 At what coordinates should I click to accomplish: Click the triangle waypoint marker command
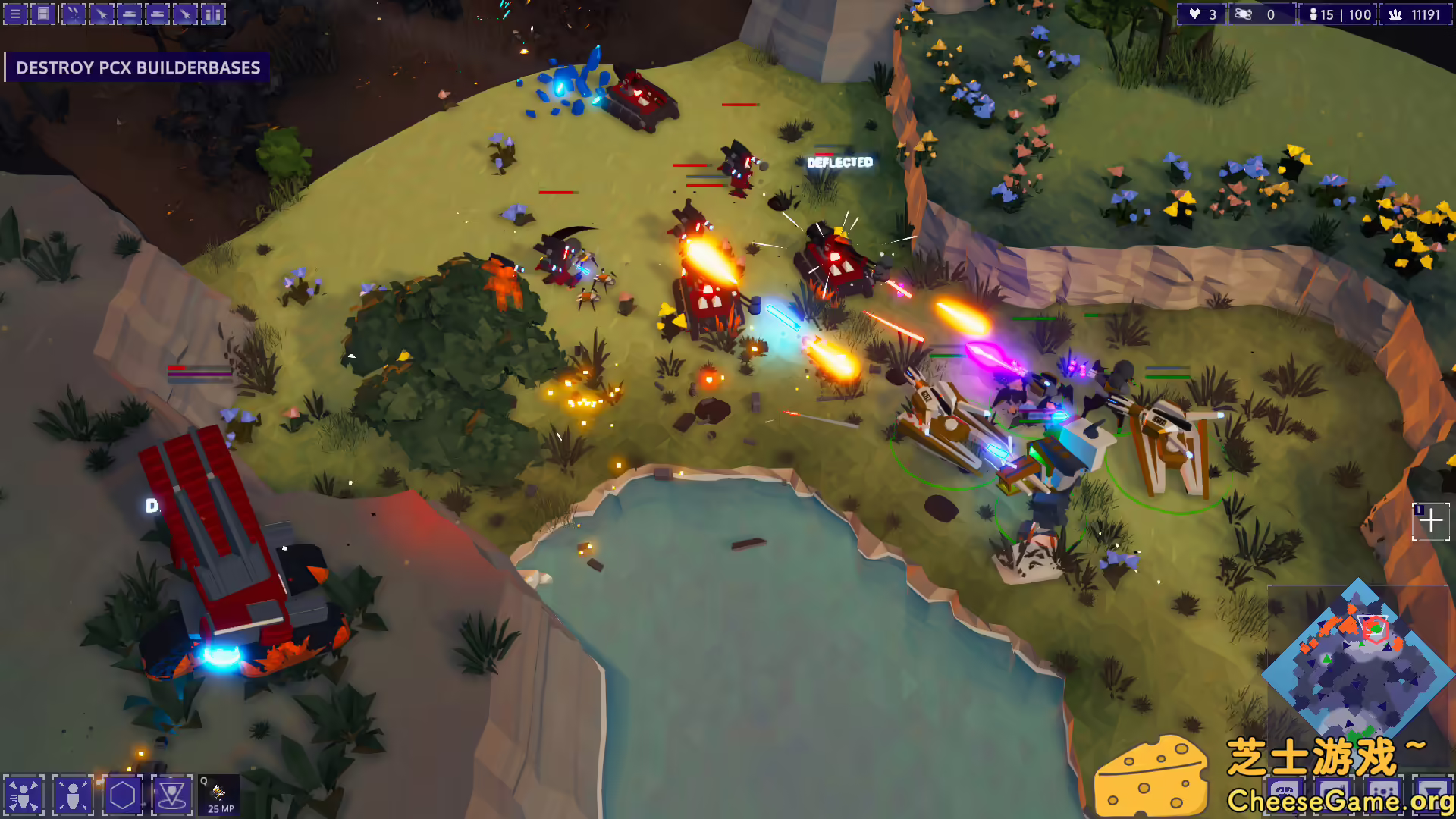(x=171, y=795)
